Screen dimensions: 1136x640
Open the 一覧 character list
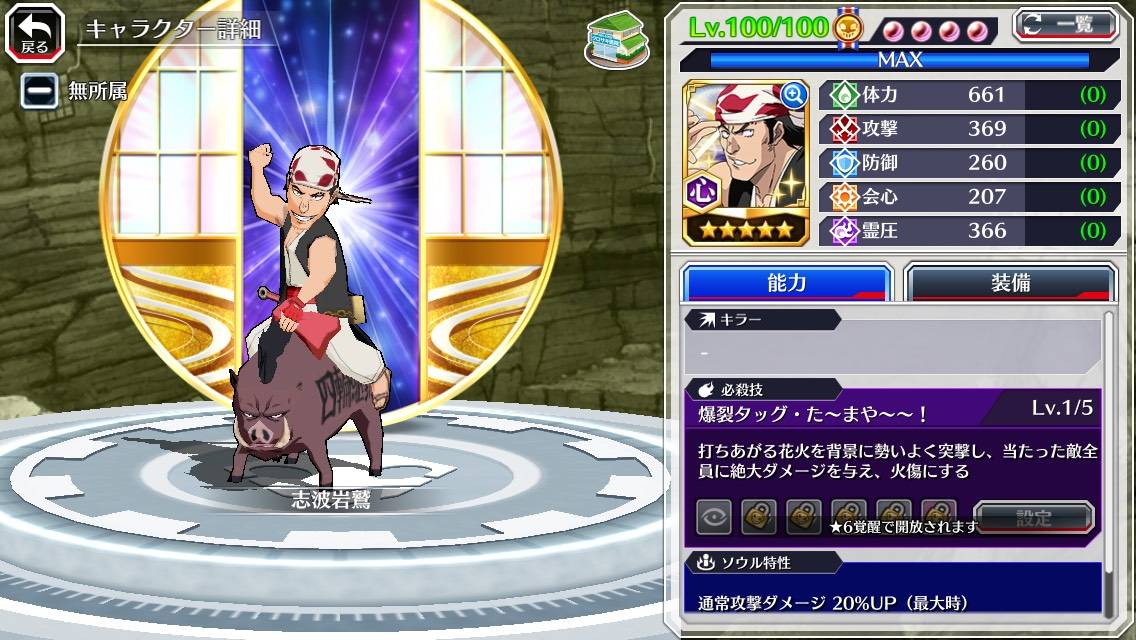(1065, 24)
